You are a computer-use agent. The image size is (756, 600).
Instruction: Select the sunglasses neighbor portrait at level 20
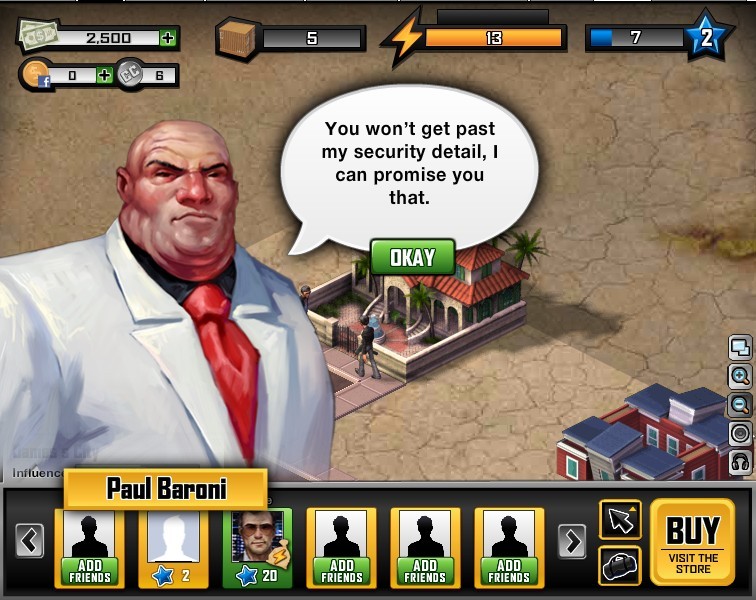(x=257, y=546)
